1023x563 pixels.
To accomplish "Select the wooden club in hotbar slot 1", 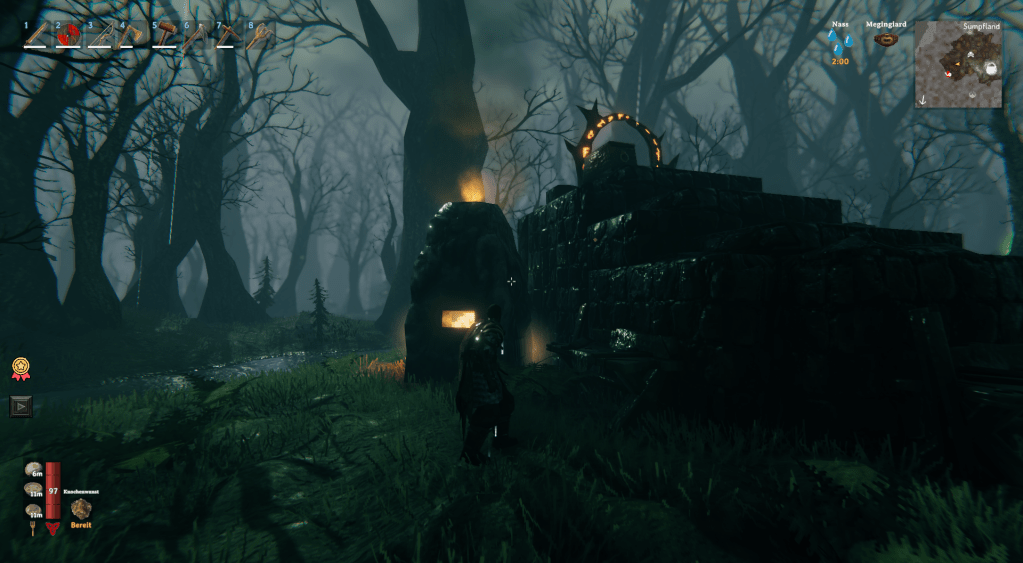I will pos(37,35).
